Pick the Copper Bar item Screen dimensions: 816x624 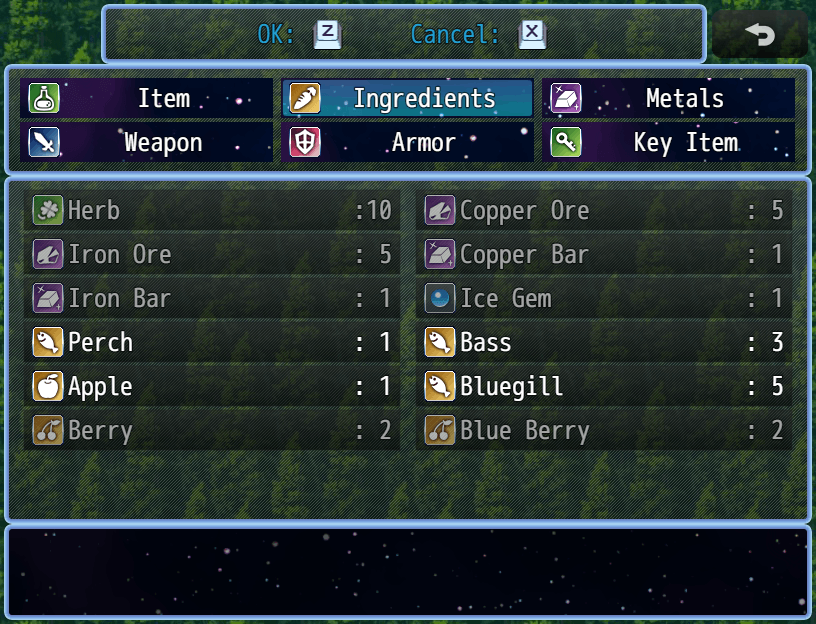click(x=604, y=254)
